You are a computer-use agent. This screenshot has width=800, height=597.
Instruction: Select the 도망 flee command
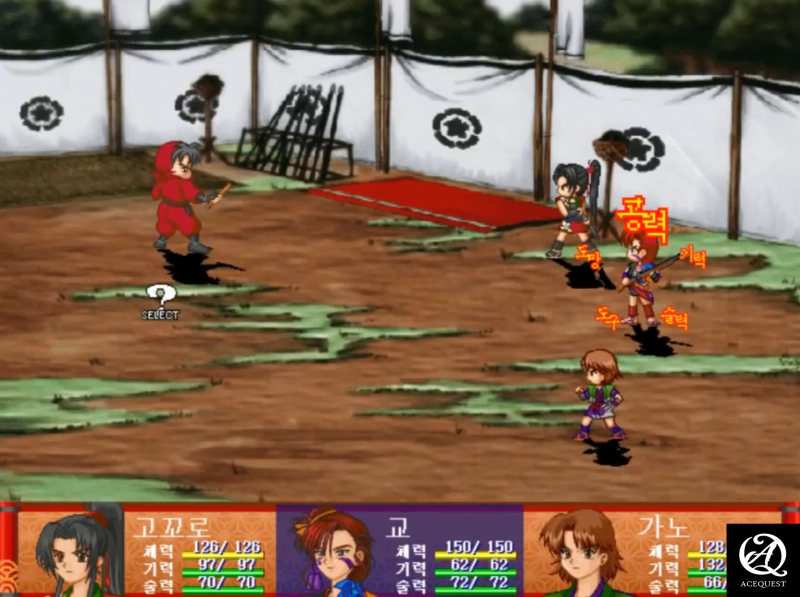point(589,259)
